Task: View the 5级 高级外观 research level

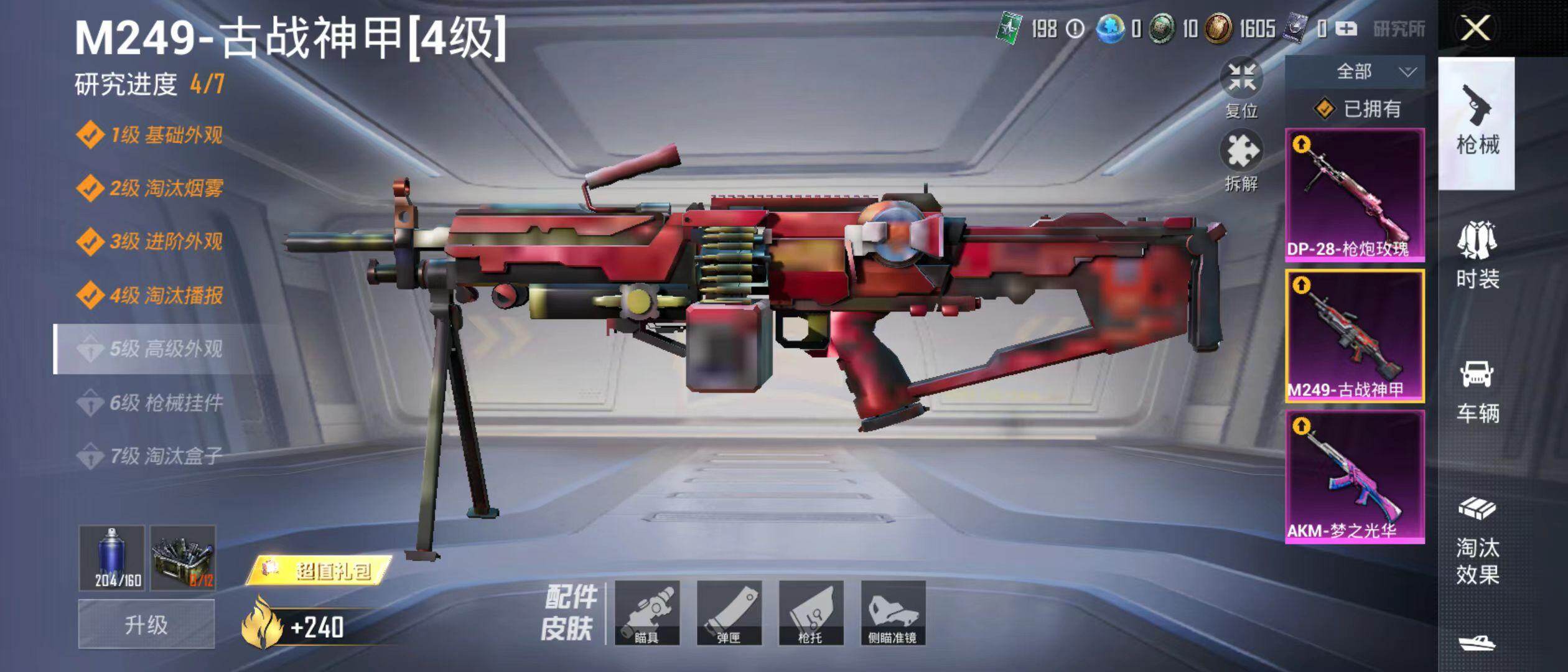Action: coord(166,349)
